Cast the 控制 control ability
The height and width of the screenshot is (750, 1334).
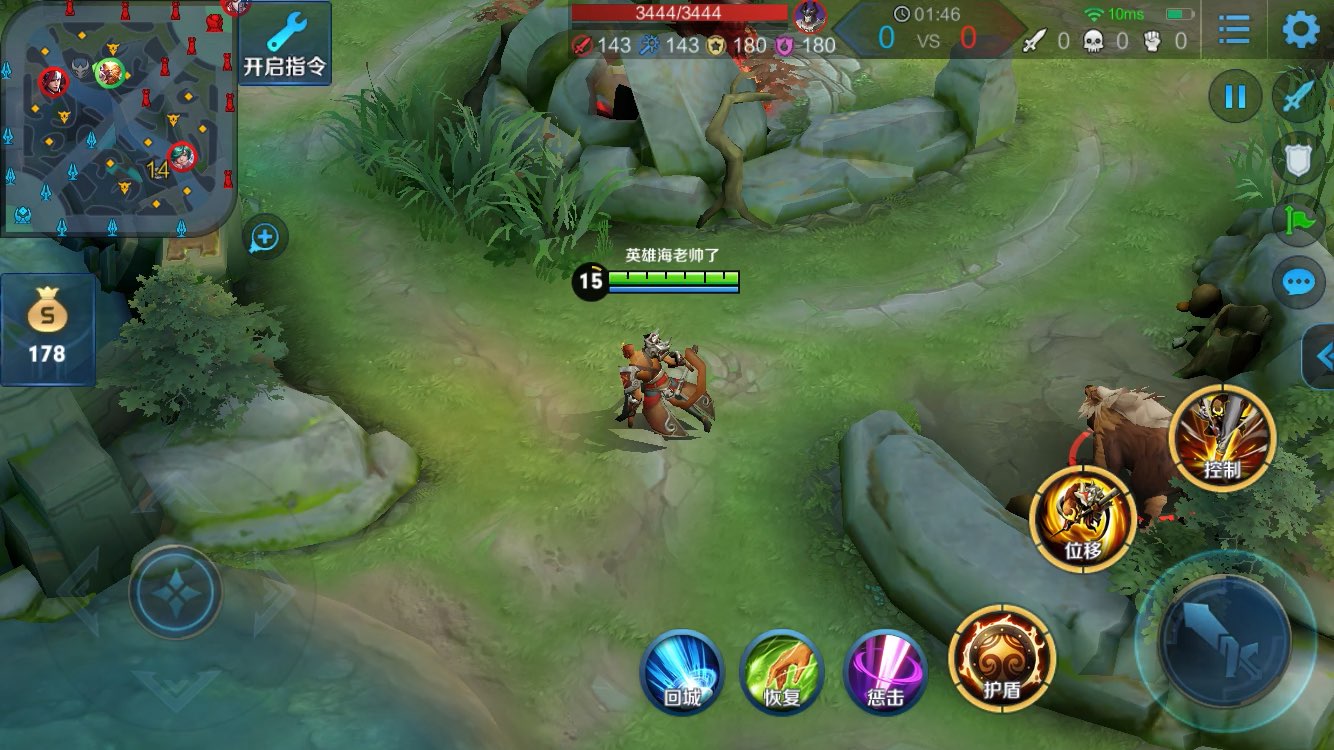point(1222,438)
